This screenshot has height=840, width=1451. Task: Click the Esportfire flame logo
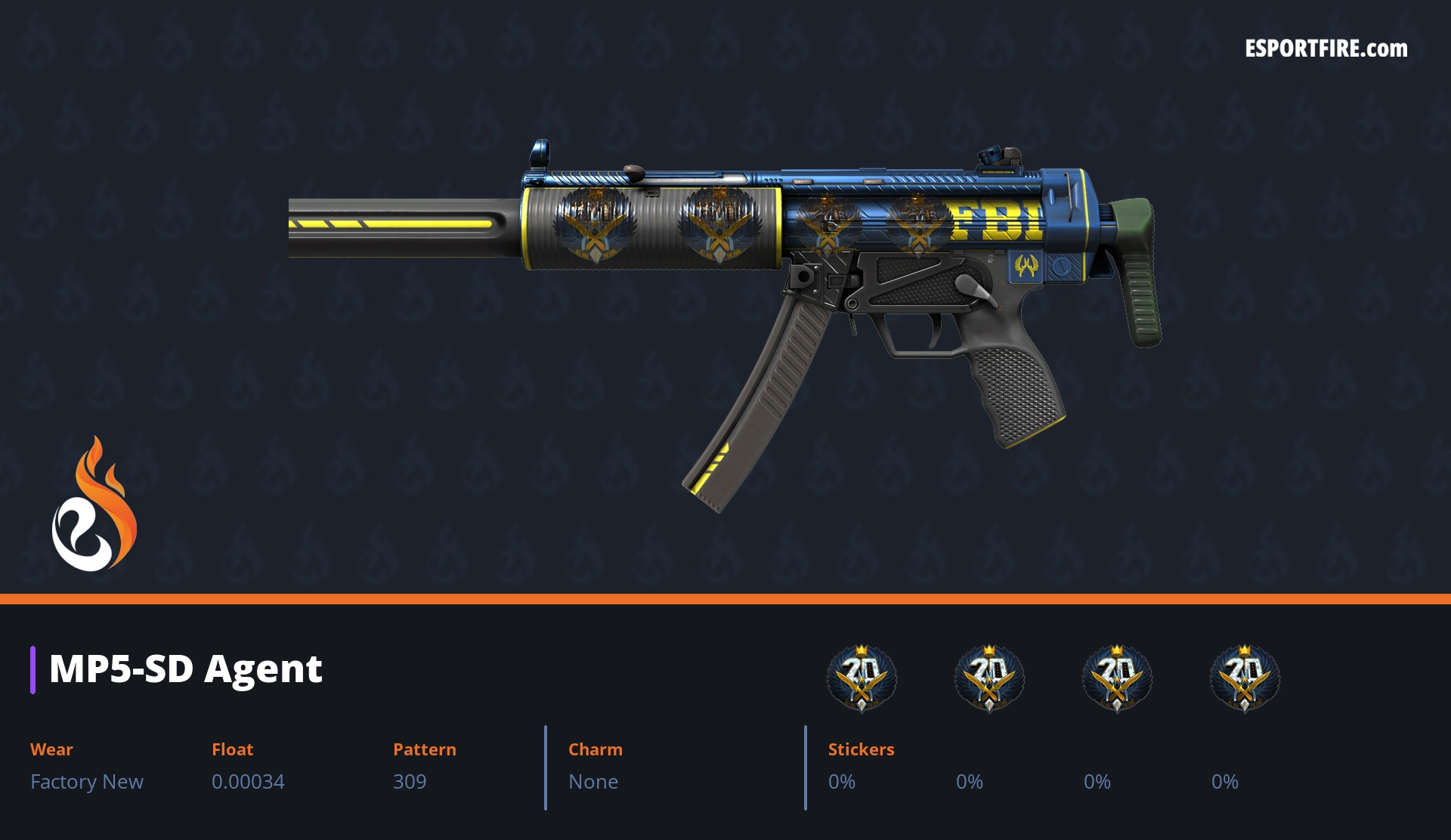(94, 505)
